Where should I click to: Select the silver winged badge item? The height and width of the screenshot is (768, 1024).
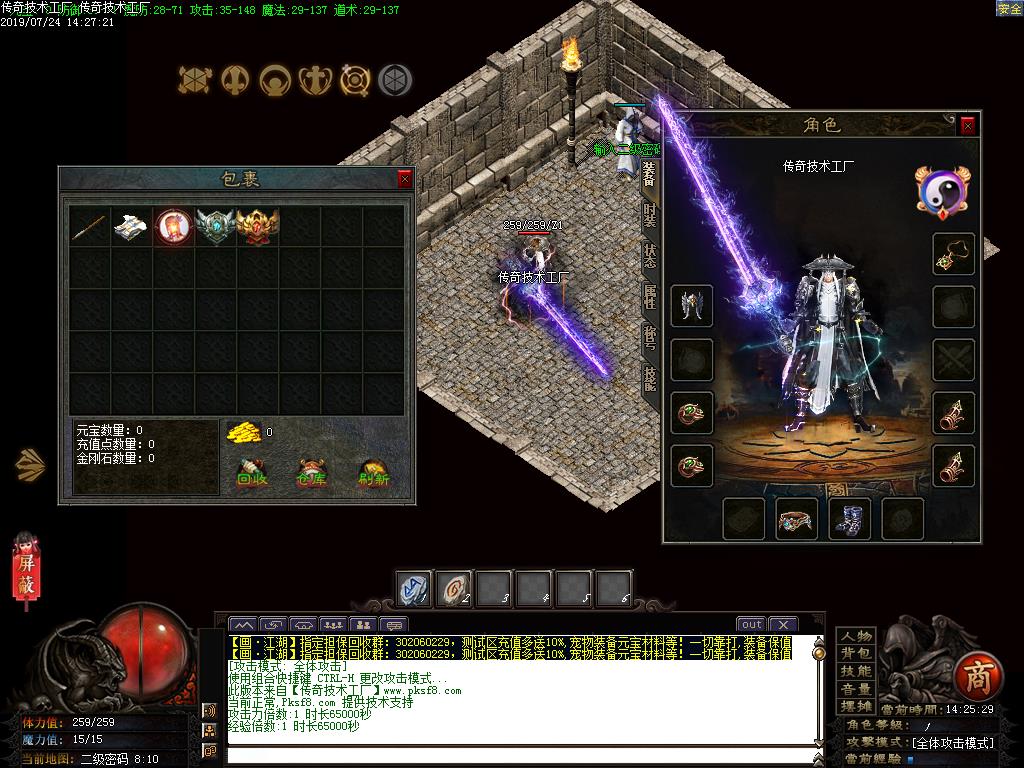[x=215, y=227]
